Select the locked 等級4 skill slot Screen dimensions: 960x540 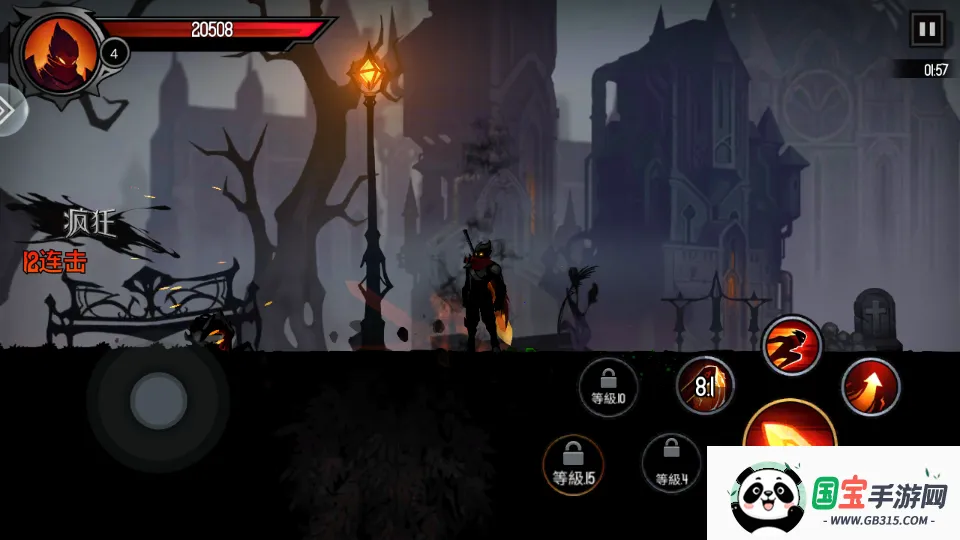tap(671, 464)
